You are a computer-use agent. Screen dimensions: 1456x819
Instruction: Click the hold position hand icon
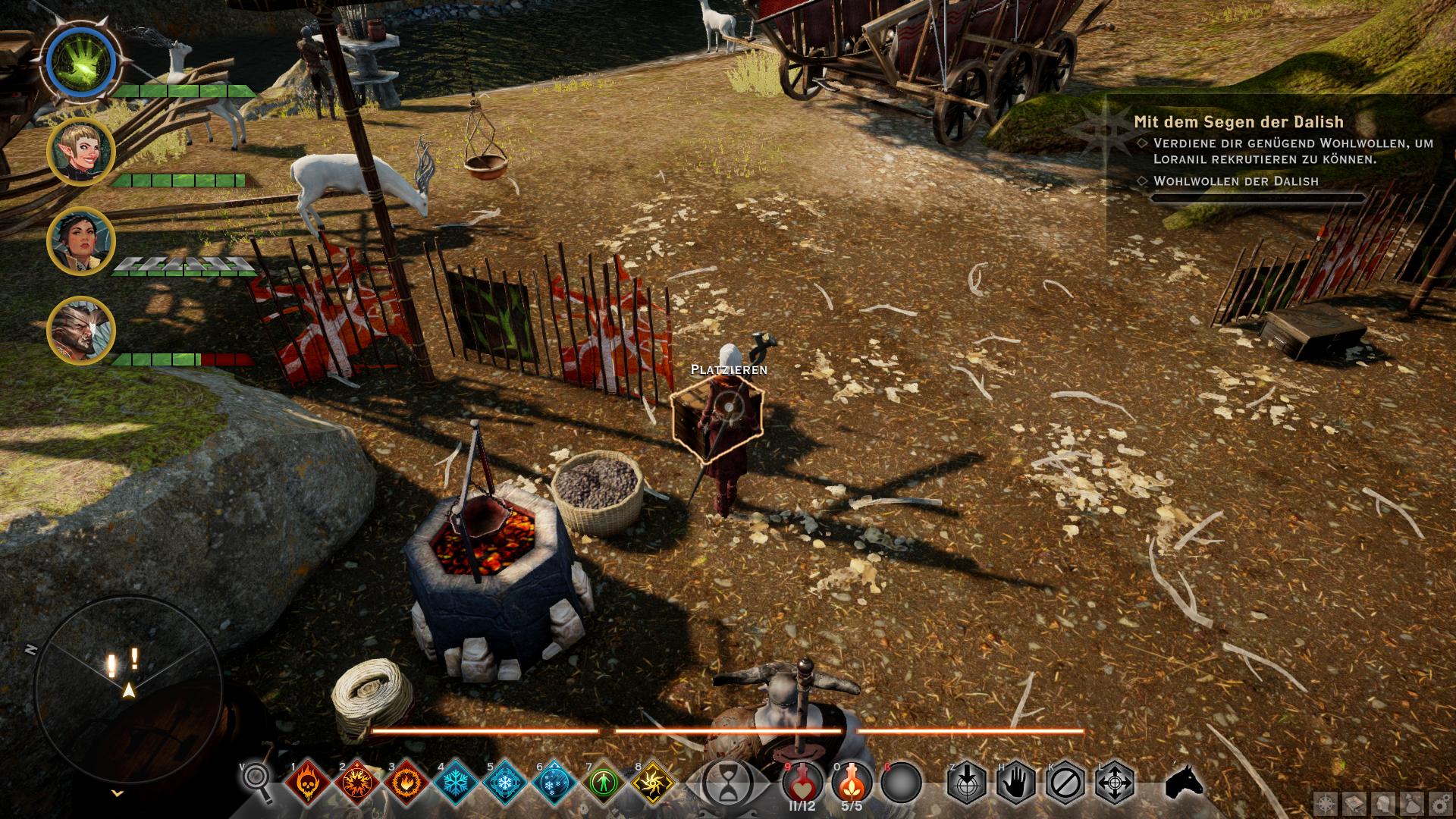[x=1016, y=782]
